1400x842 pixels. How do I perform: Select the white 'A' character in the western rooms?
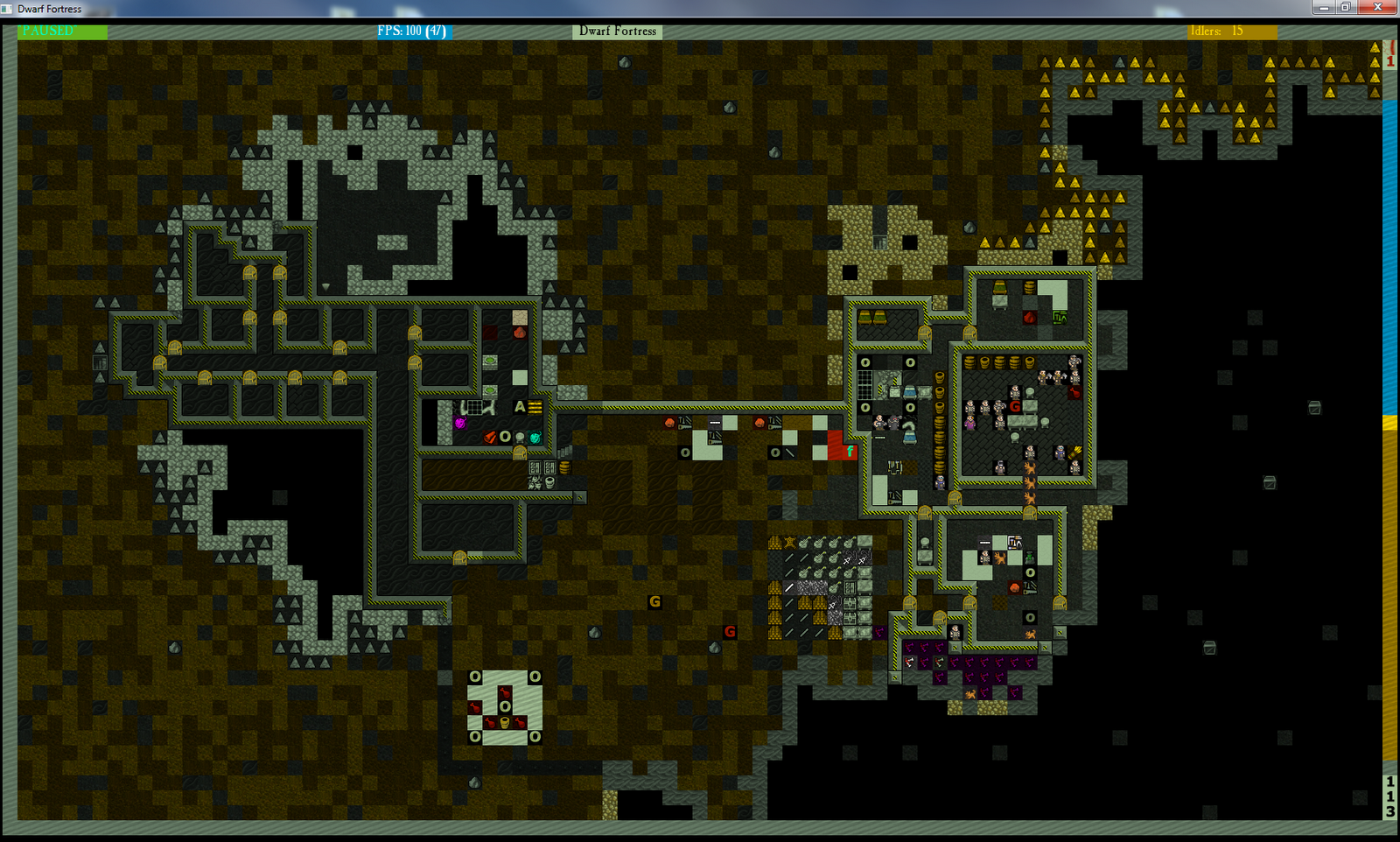click(x=520, y=407)
